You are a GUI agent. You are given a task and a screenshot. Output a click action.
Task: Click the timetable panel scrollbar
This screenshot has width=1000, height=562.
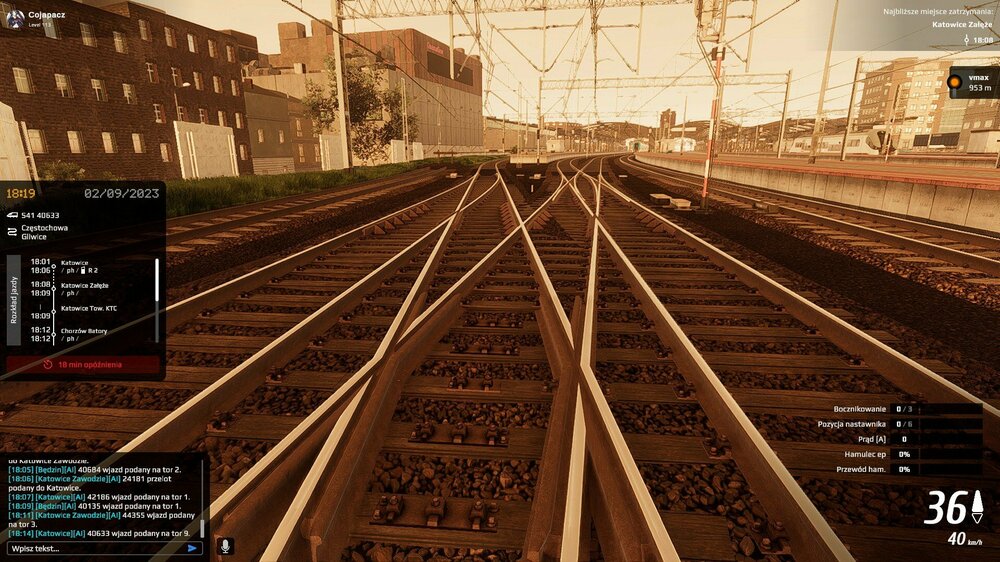click(x=156, y=285)
